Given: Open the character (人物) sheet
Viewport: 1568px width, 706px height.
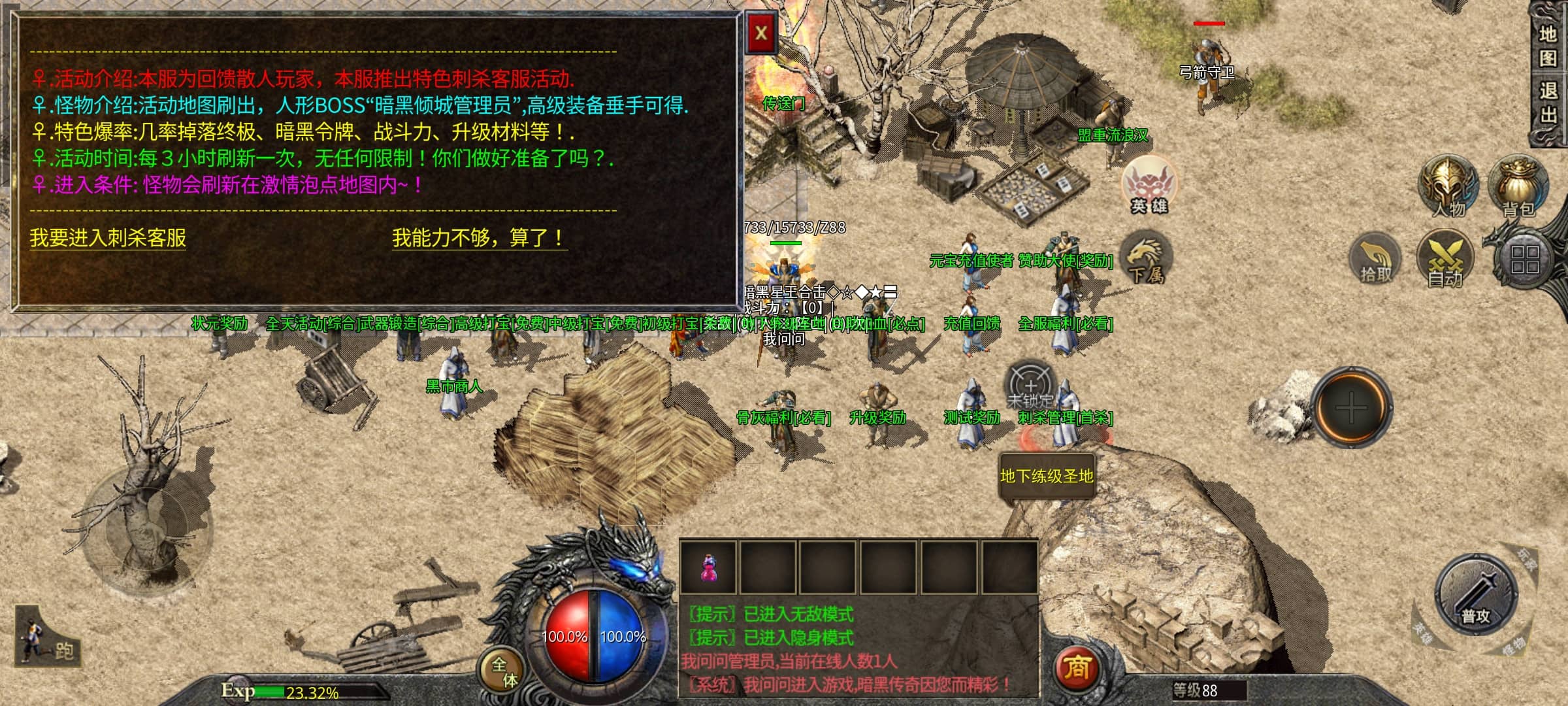Looking at the screenshot, I should [x=1448, y=186].
